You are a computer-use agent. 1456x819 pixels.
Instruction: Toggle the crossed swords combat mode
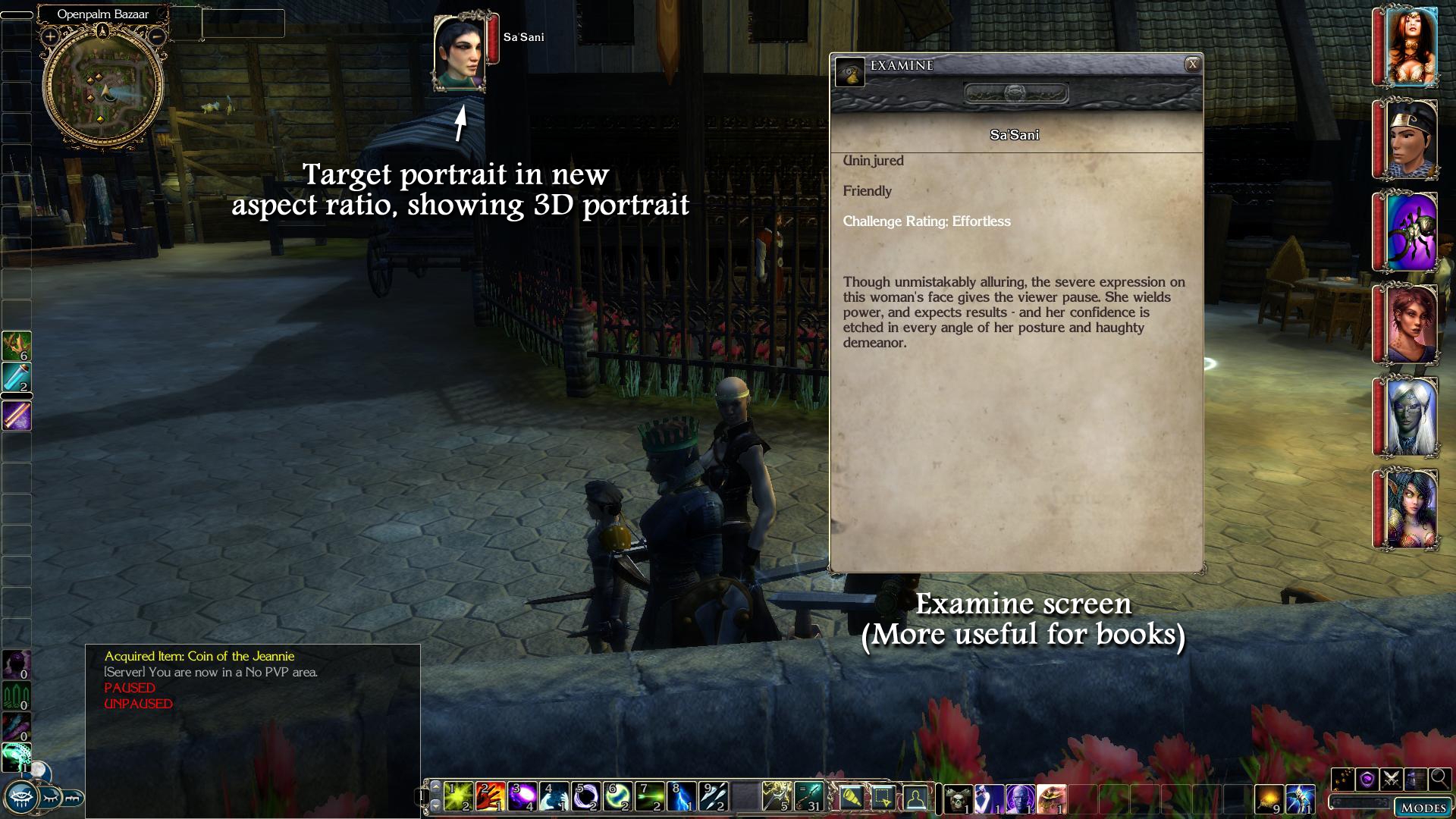click(x=1391, y=779)
